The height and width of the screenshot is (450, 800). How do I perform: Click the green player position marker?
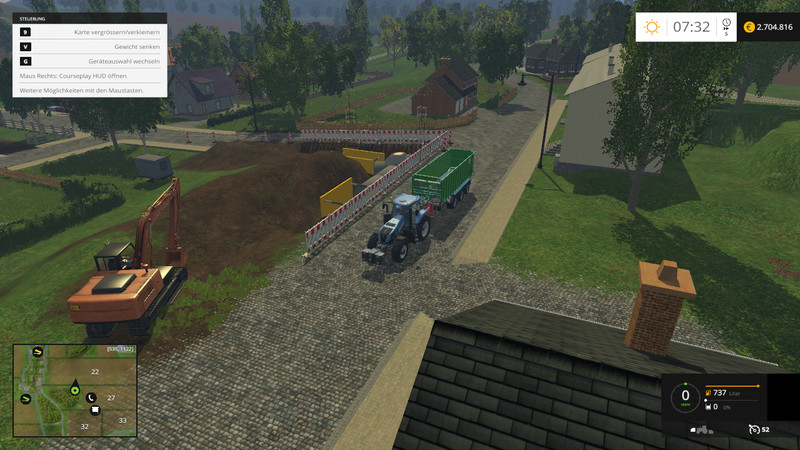click(x=74, y=390)
